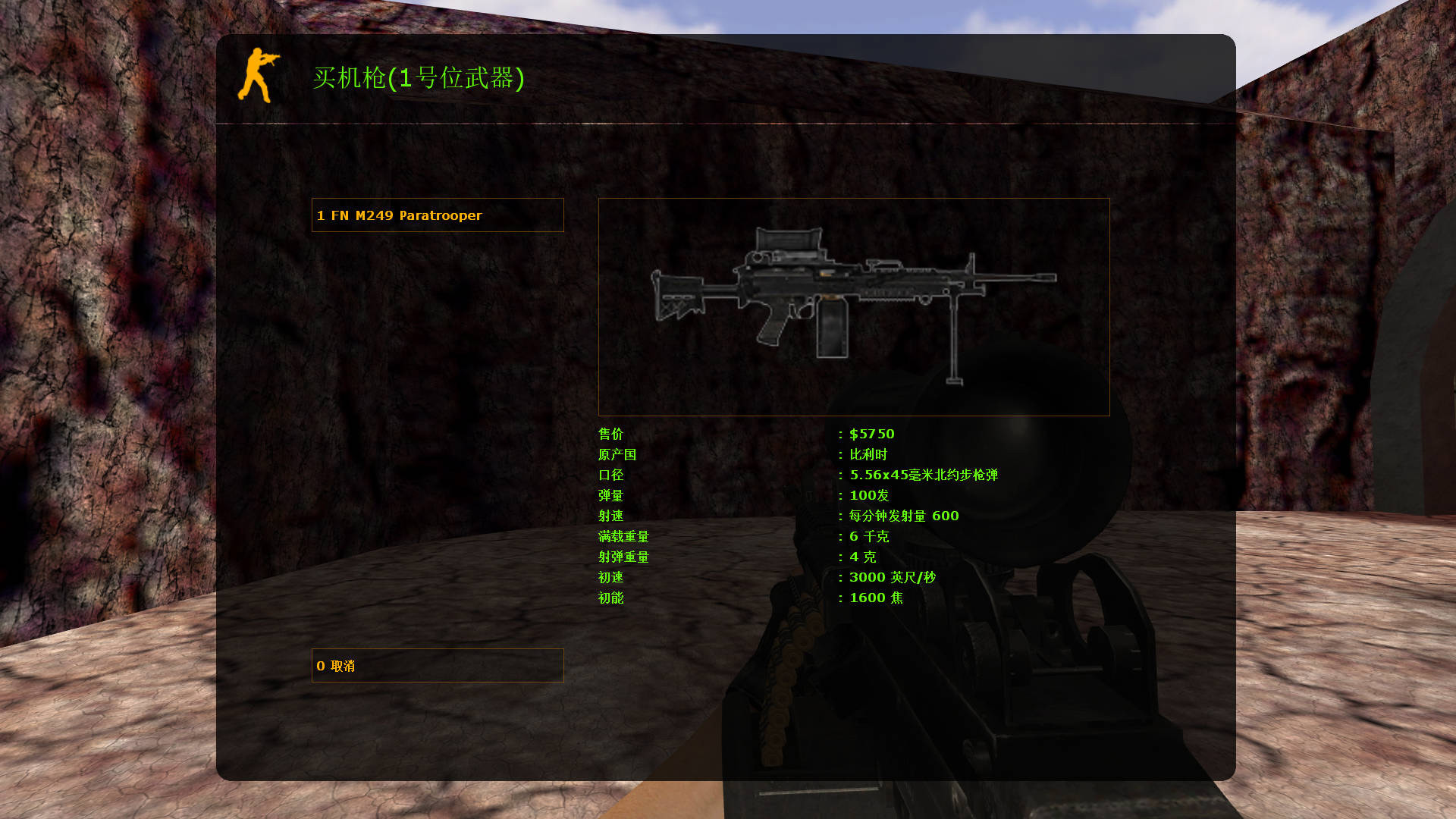Image resolution: width=1456 pixels, height=819 pixels.
Task: Click the 售价 price label
Action: pos(610,434)
